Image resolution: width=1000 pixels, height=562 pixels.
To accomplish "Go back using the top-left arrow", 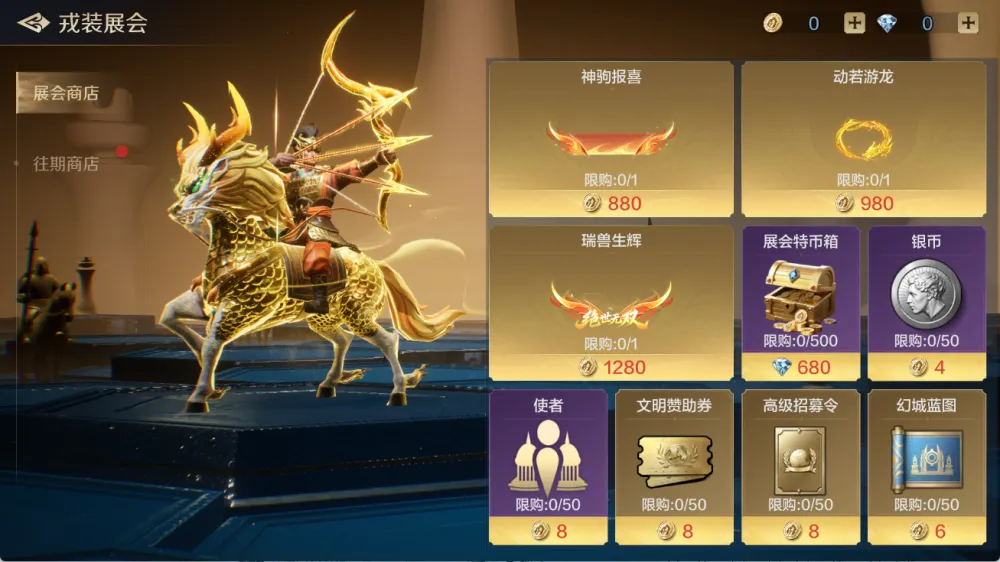I will point(34,23).
